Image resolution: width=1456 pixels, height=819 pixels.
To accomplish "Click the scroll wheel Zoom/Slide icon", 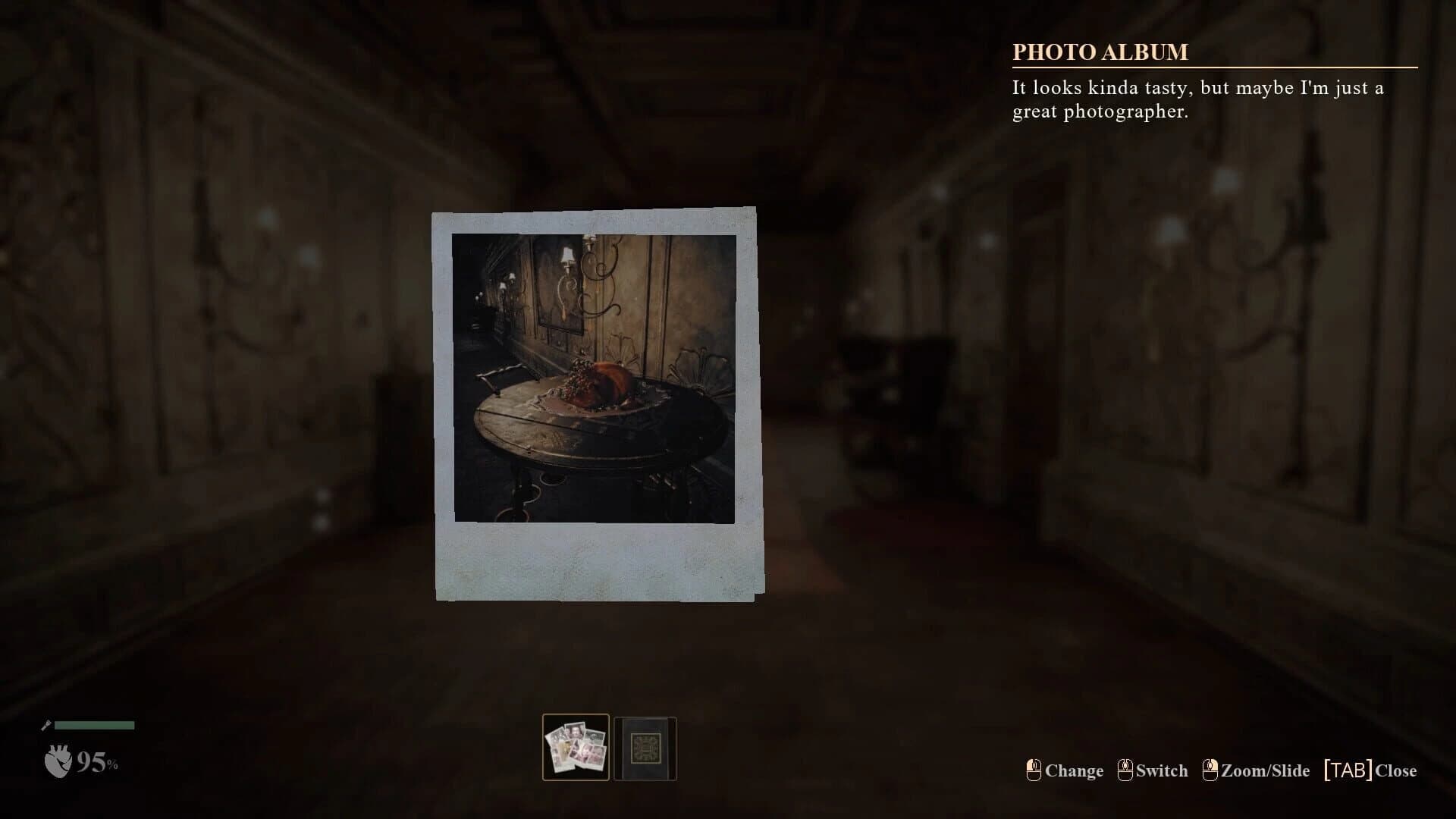I will coord(1211,770).
